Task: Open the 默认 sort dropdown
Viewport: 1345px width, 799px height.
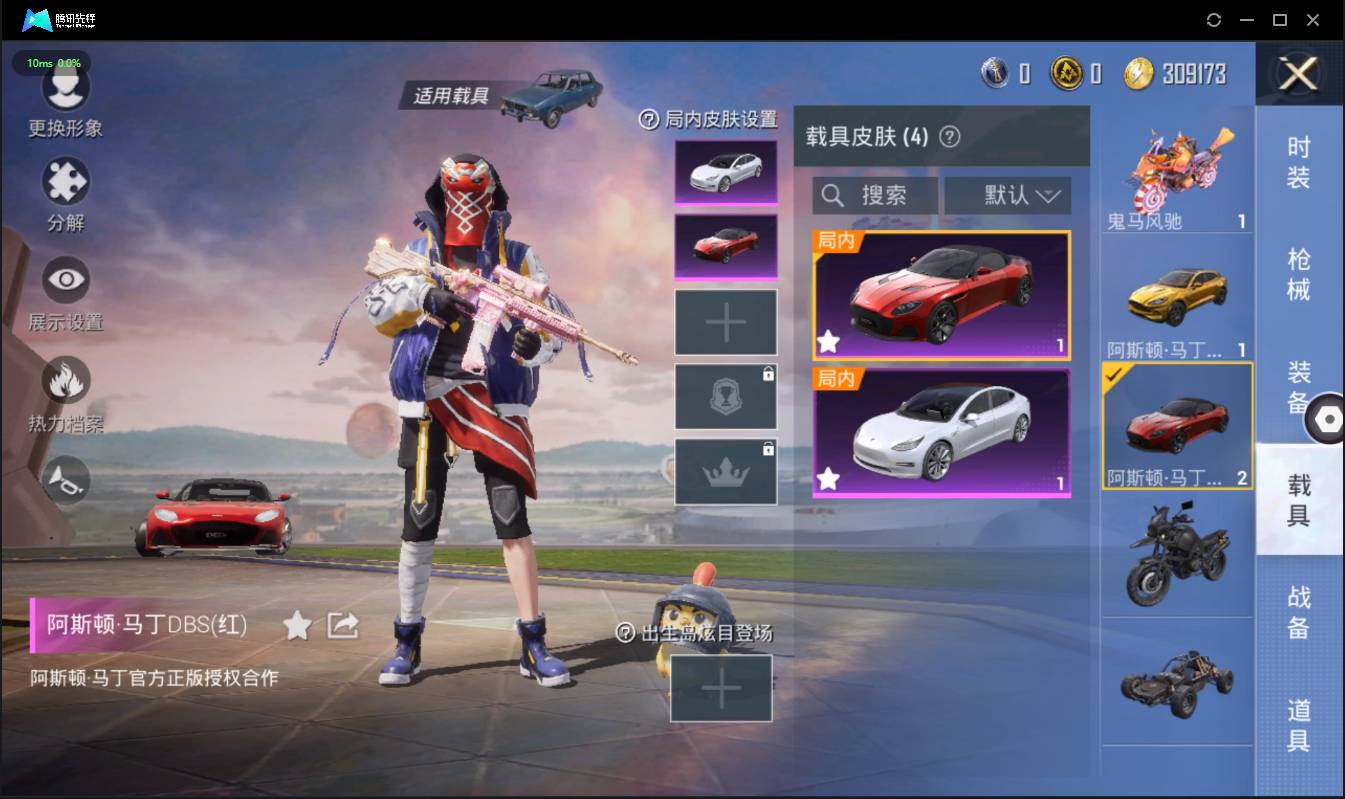Action: (1007, 195)
